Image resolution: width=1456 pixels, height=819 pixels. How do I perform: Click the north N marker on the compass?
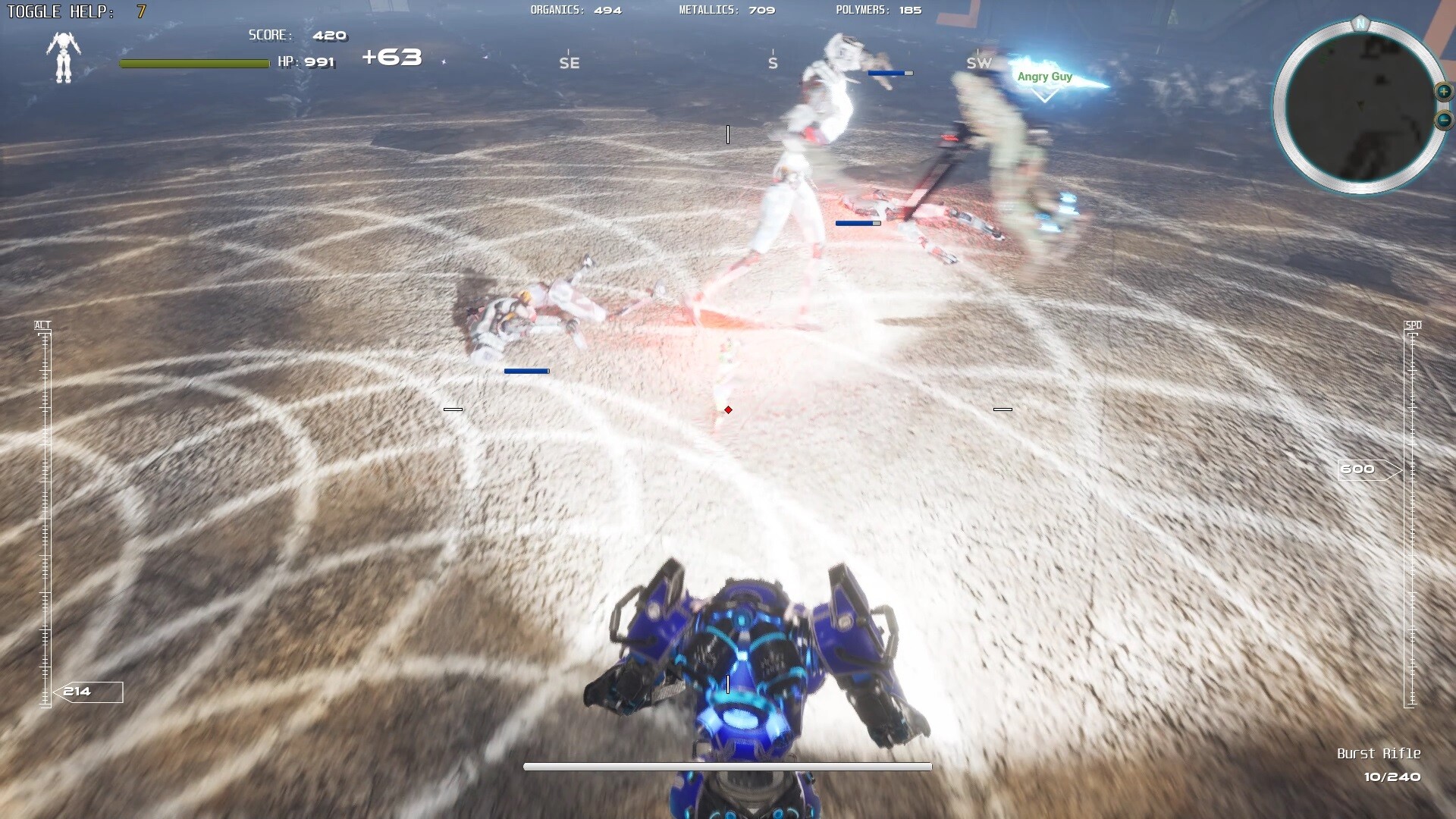1360,25
